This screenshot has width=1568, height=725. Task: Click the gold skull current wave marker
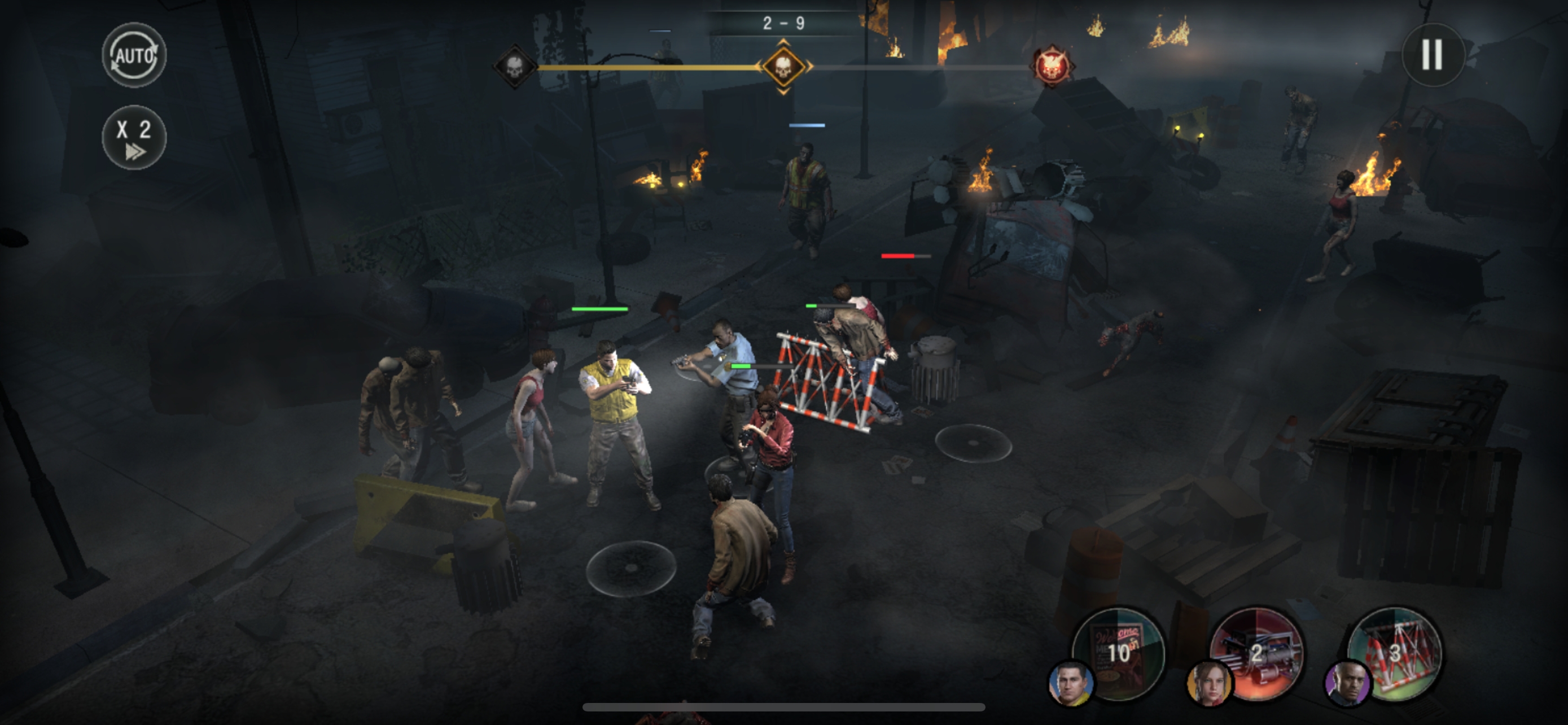coord(783,65)
